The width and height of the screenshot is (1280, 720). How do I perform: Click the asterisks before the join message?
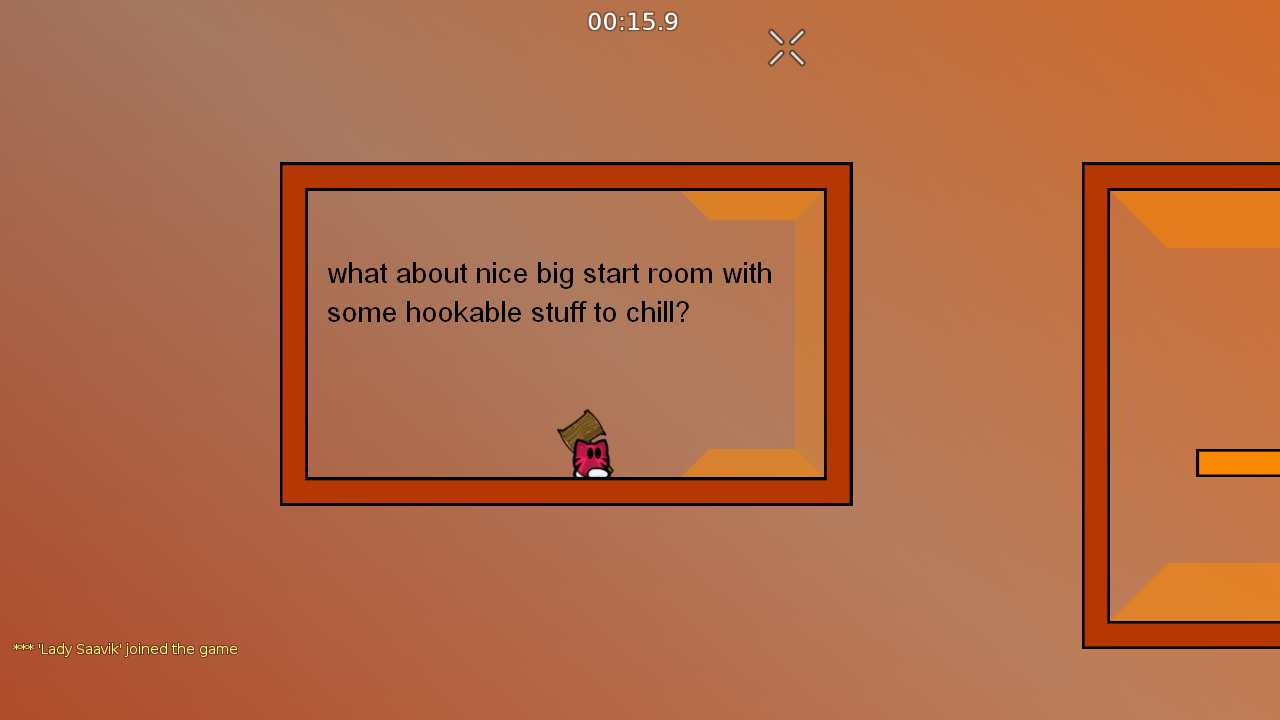pos(22,649)
